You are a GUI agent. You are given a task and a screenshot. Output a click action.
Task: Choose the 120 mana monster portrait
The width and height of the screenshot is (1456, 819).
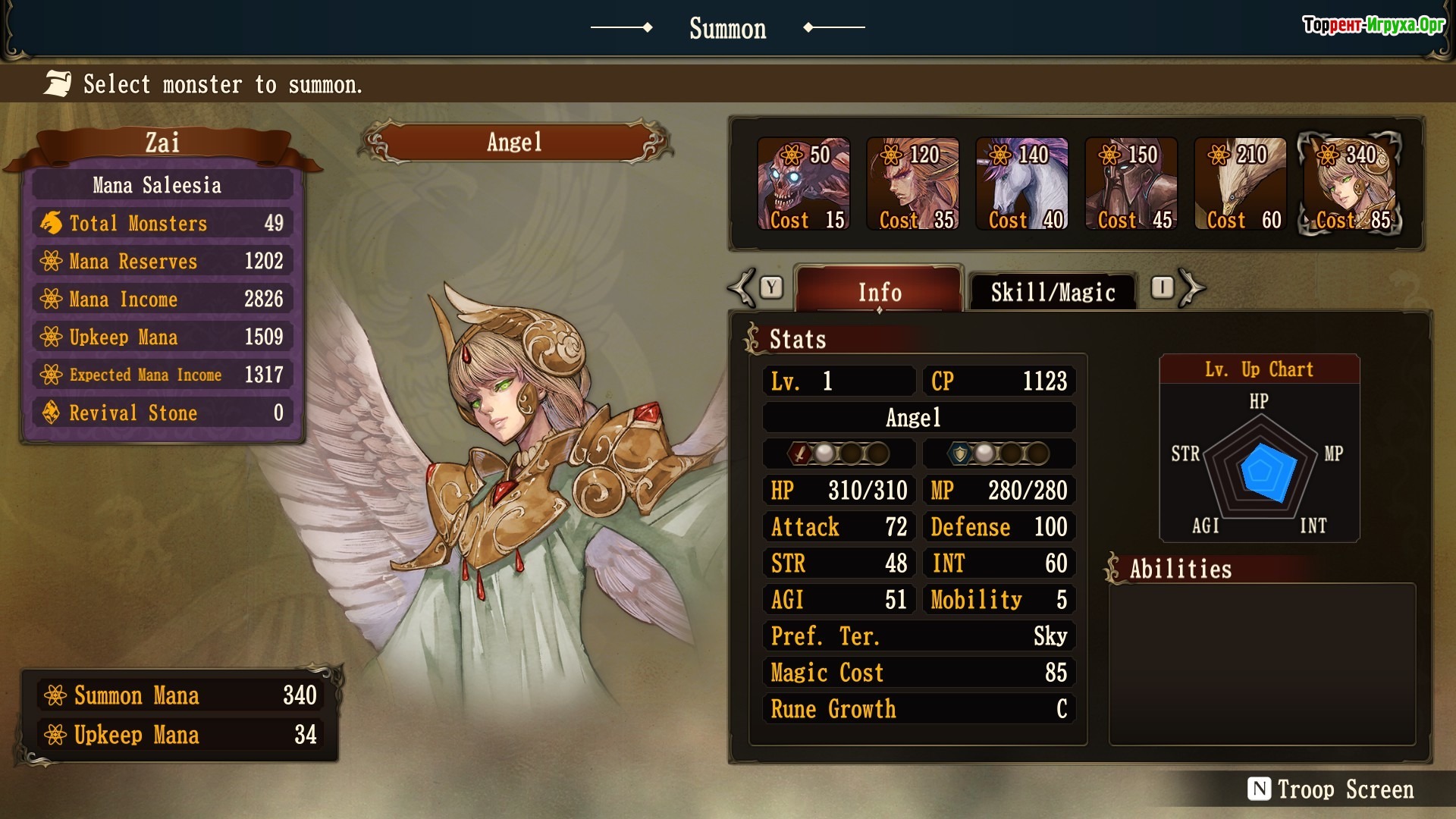coord(913,184)
